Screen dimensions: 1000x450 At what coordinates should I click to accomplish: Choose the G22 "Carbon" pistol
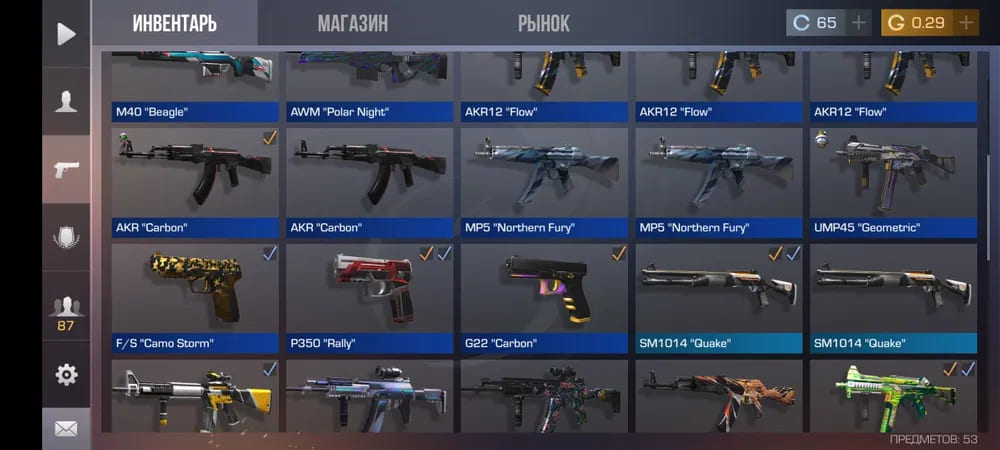coord(544,298)
